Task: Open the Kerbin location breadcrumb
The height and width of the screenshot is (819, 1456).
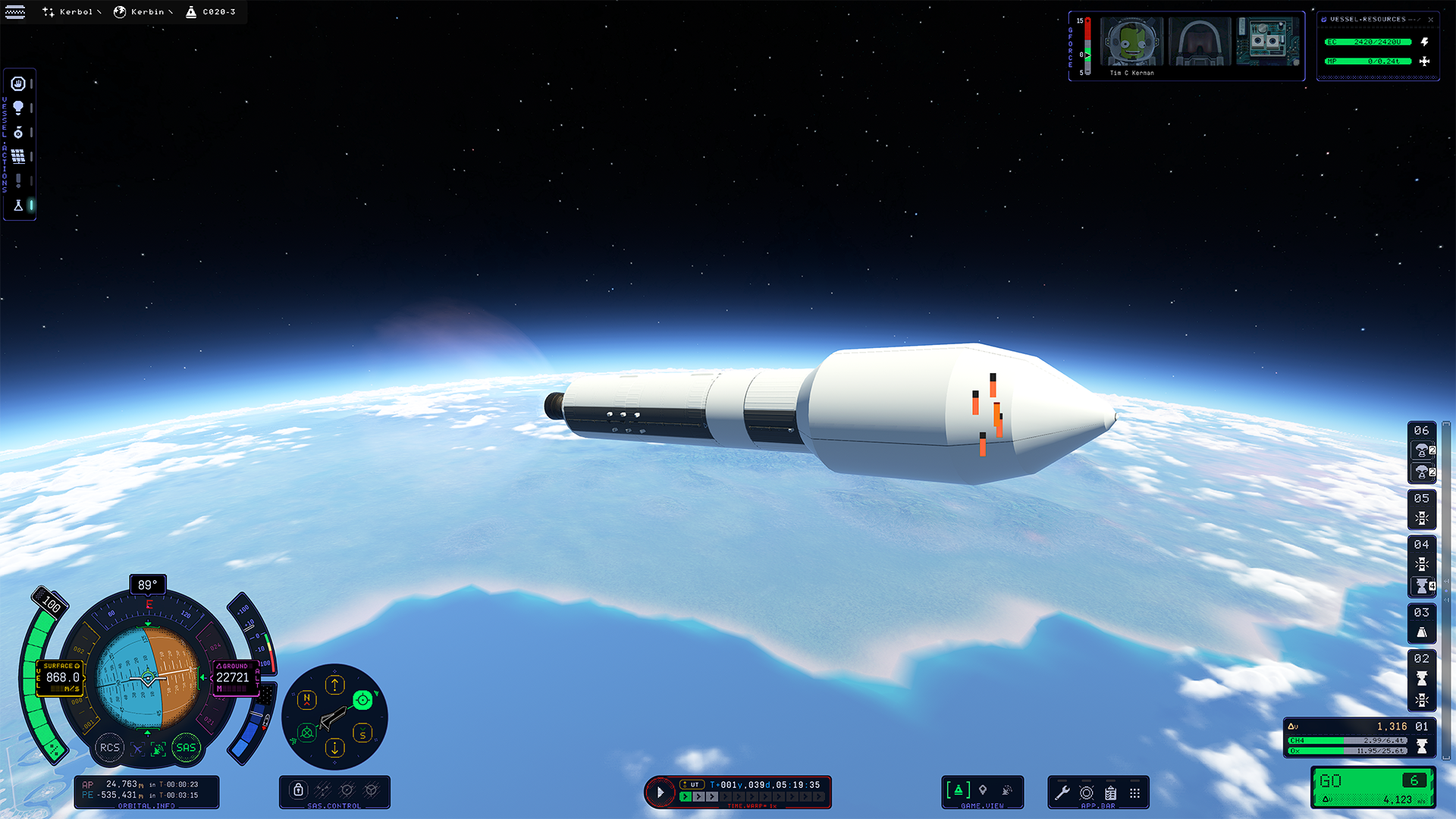Action: click(143, 12)
